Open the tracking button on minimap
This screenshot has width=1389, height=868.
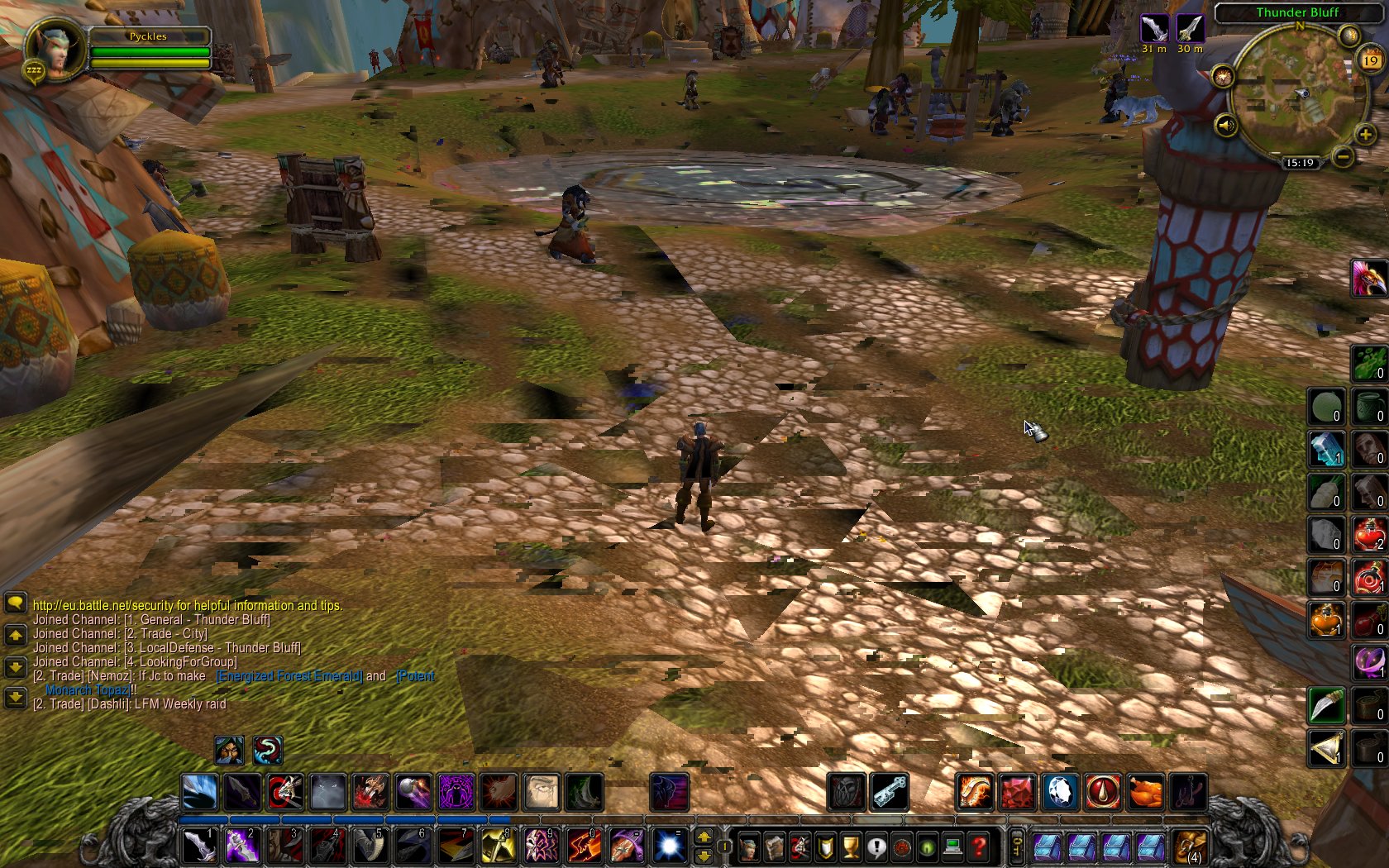click(x=1223, y=78)
